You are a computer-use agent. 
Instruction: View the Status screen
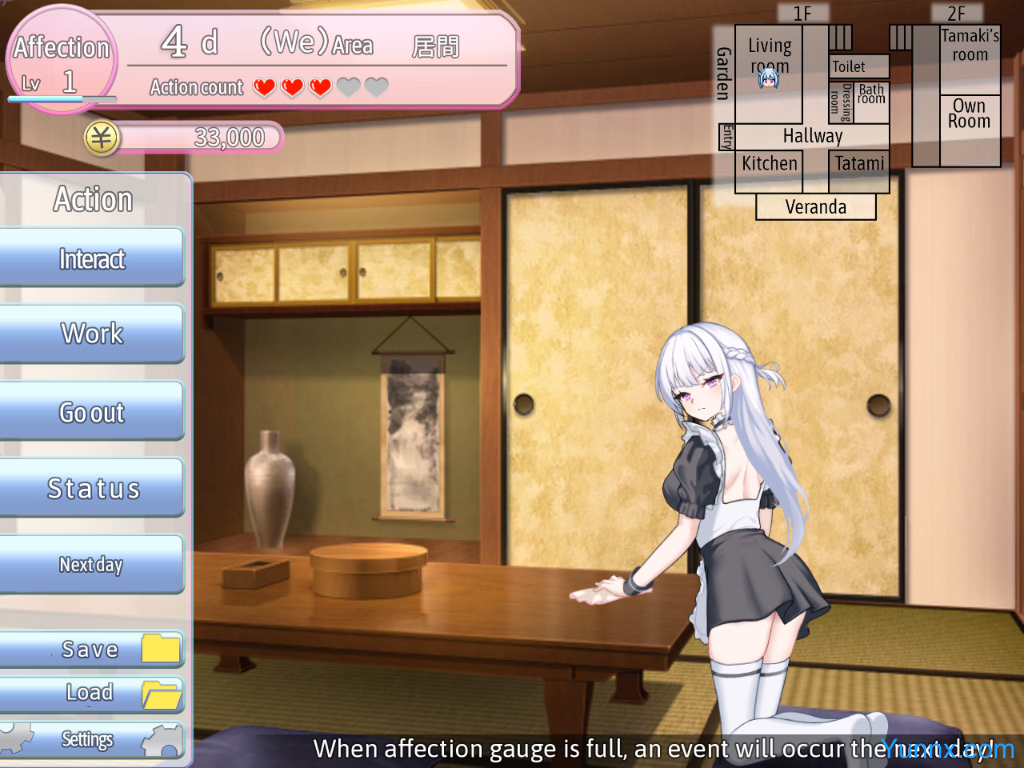(x=92, y=489)
